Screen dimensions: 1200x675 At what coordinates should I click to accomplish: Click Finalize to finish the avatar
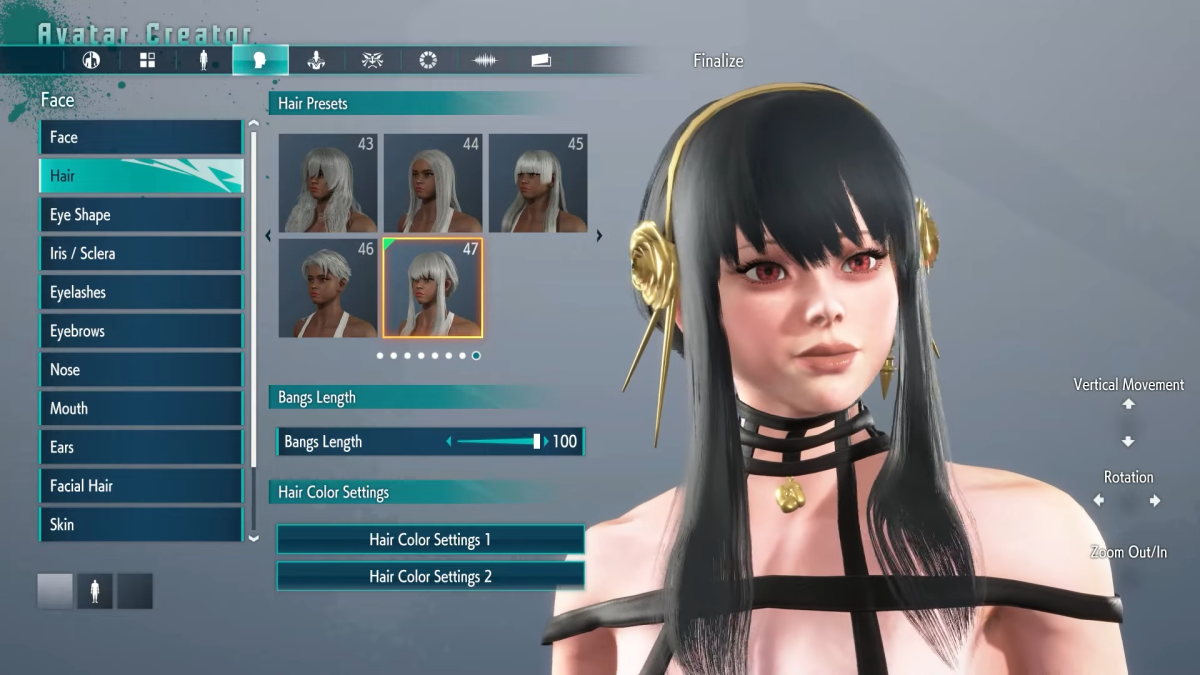coord(718,61)
